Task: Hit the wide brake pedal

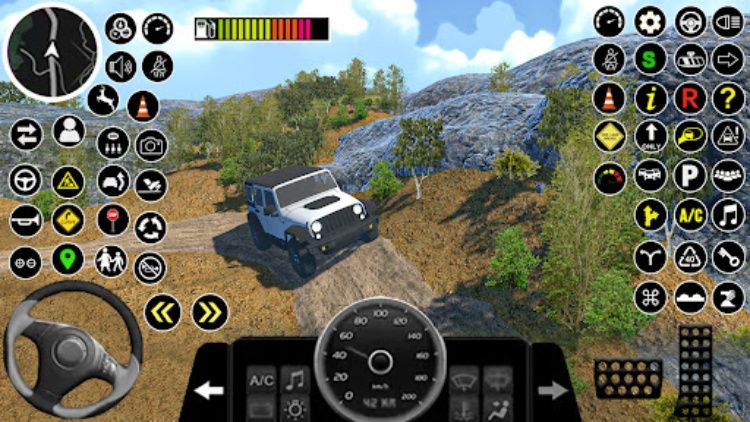Action: click(627, 377)
